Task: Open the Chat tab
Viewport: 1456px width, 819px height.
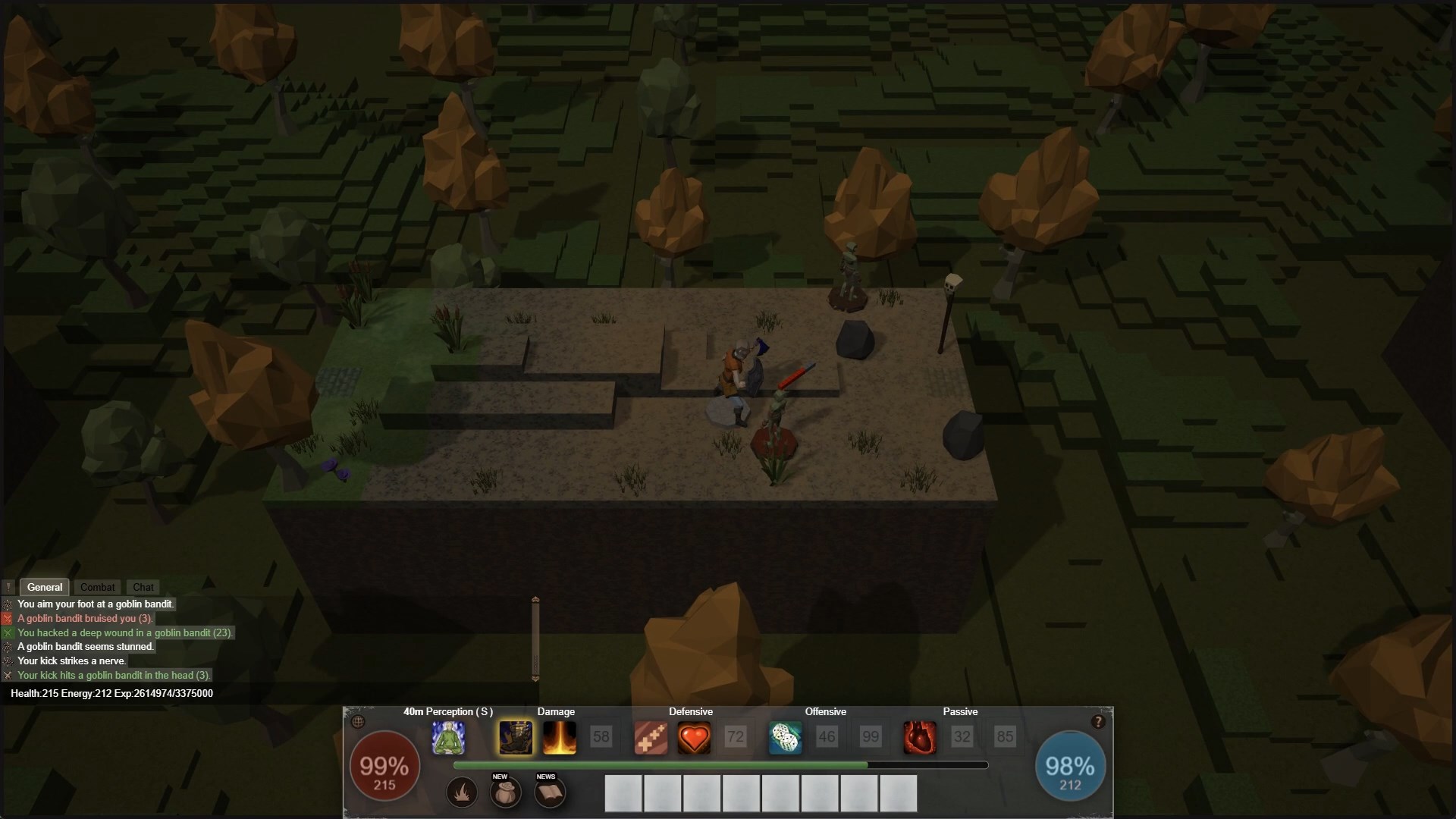Action: [143, 587]
